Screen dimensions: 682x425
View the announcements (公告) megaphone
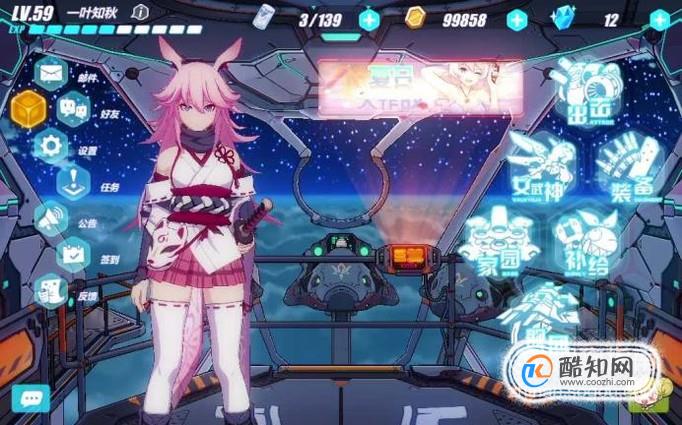(x=51, y=218)
